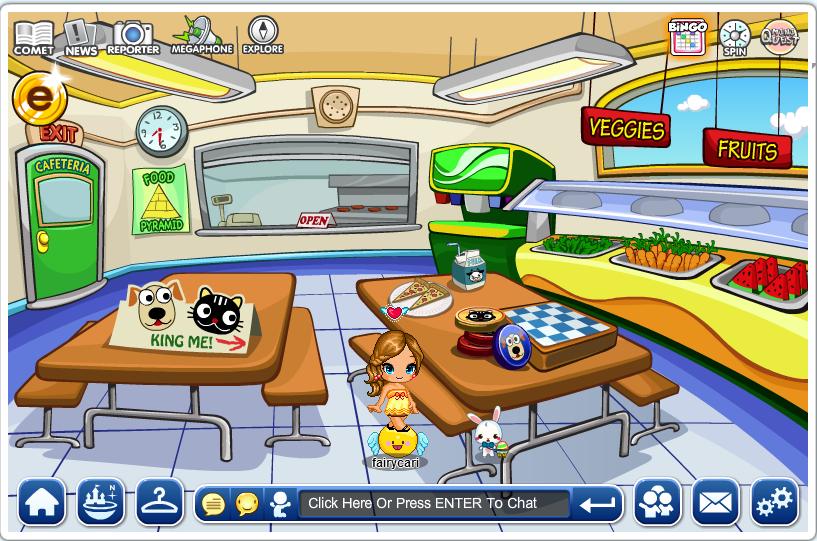Open the character actions menu
817x541 pixels.
[x=280, y=504]
